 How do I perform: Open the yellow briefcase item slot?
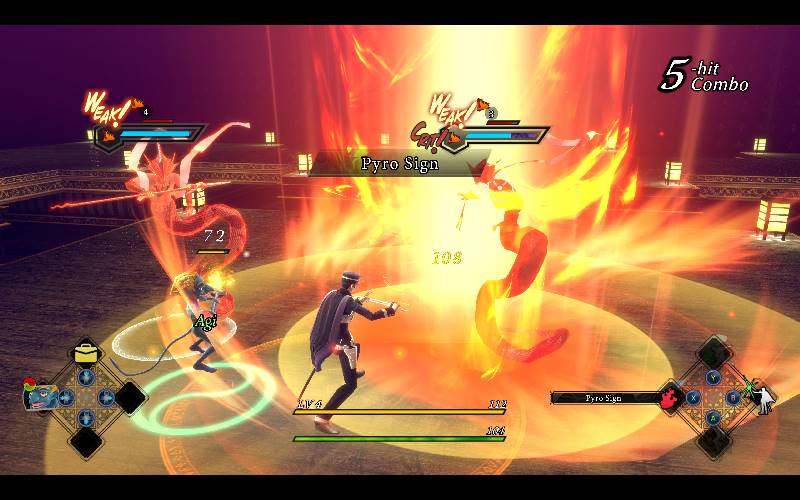coord(86,352)
